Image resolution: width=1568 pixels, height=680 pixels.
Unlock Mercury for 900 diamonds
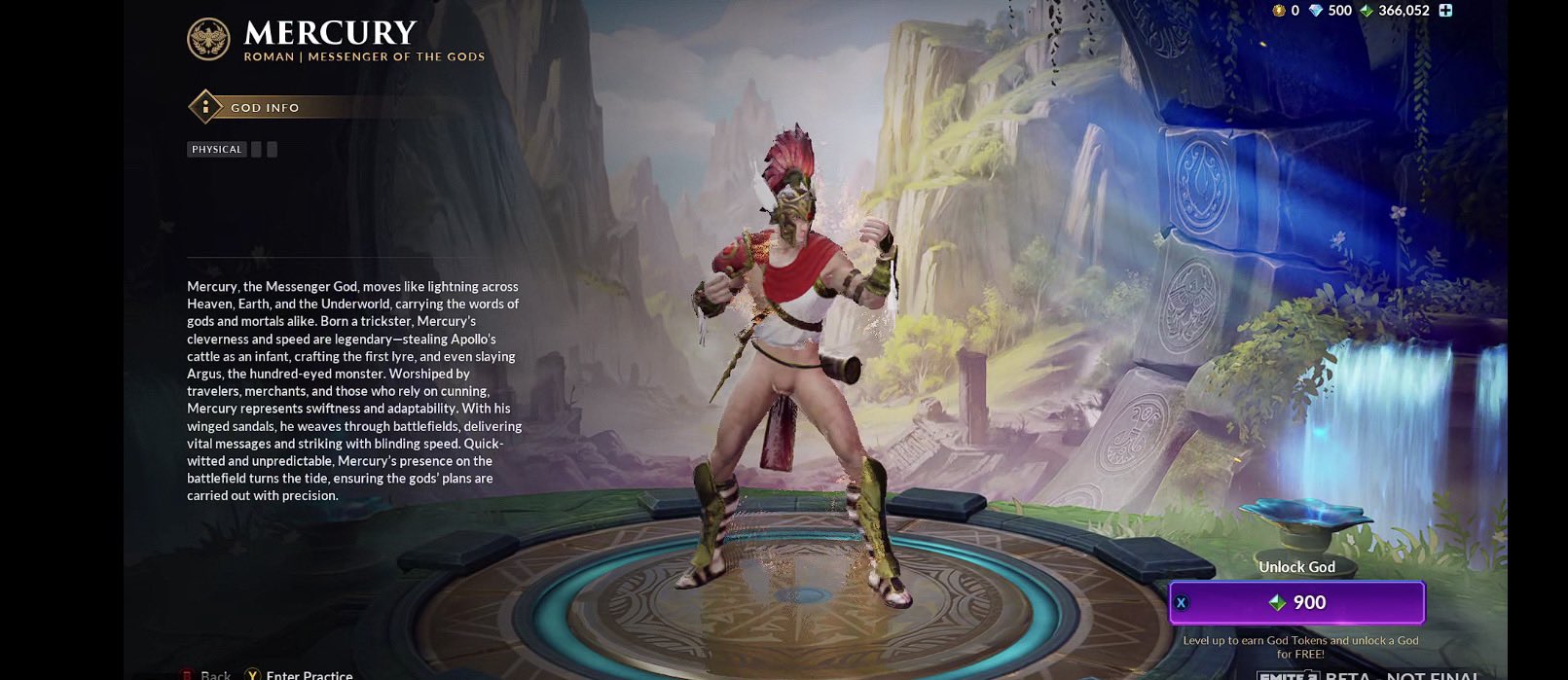pyautogui.click(x=1296, y=603)
